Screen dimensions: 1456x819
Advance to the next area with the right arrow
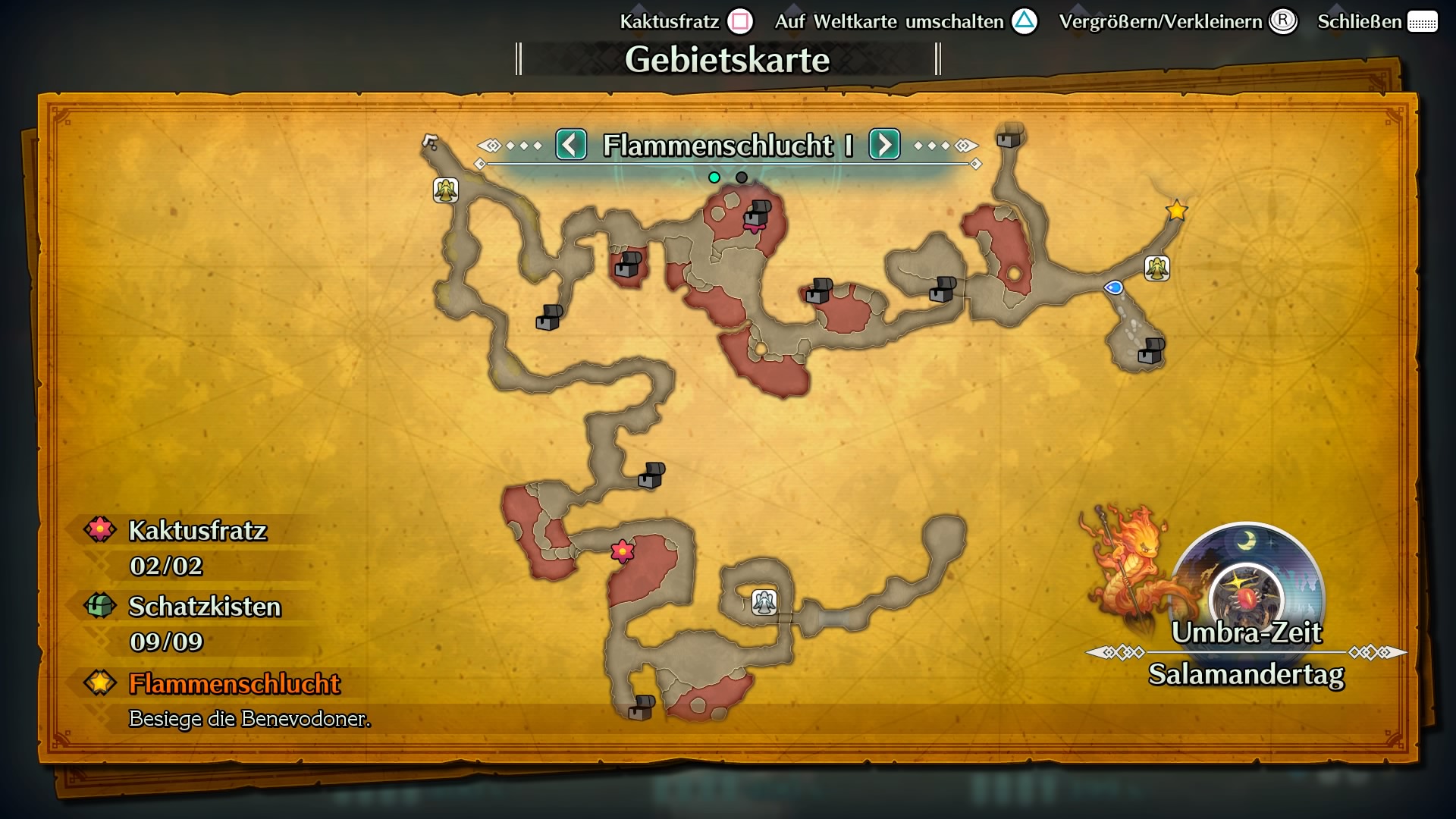(x=883, y=146)
